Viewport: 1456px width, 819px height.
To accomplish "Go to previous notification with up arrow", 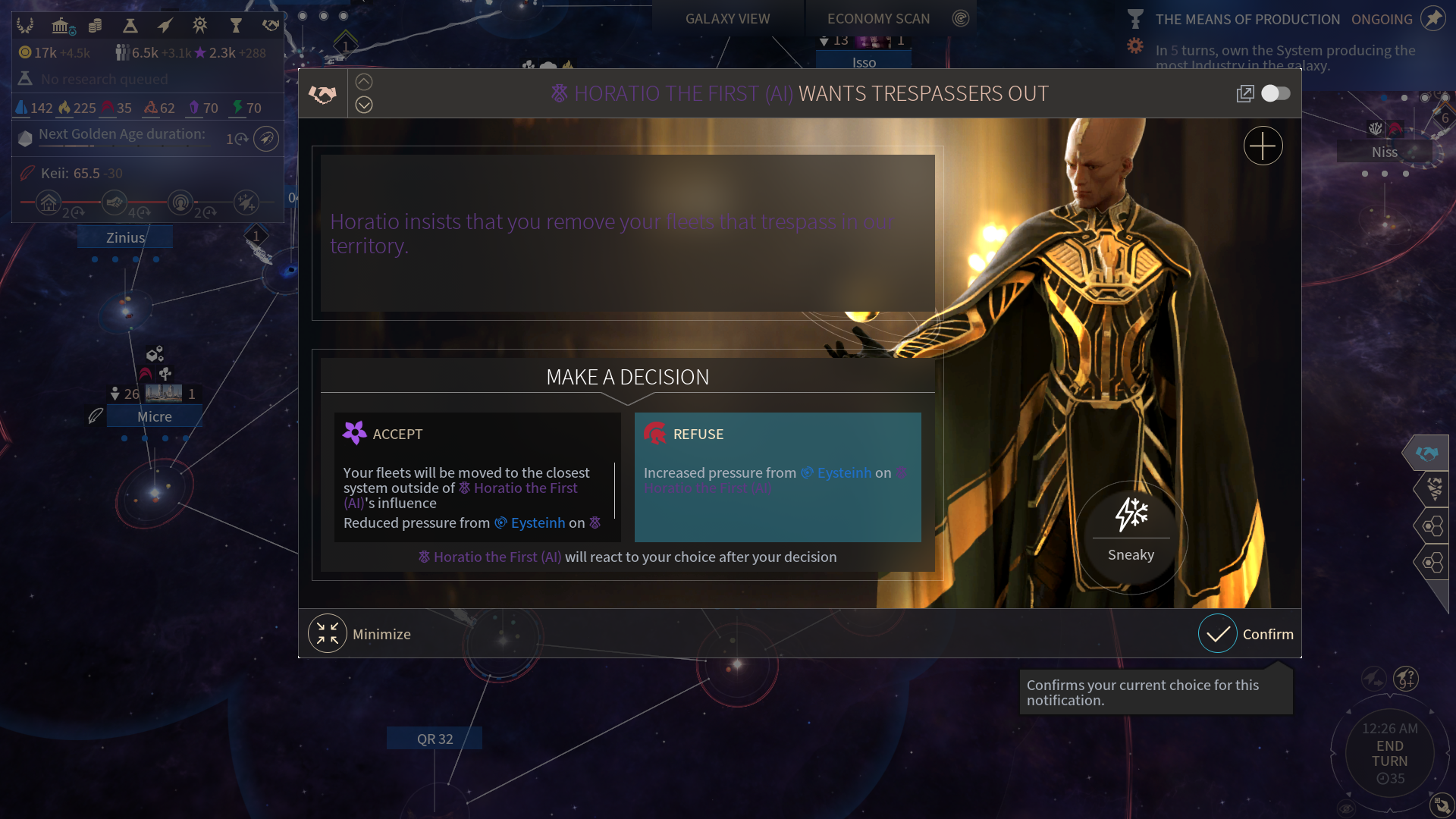I will pos(364,82).
